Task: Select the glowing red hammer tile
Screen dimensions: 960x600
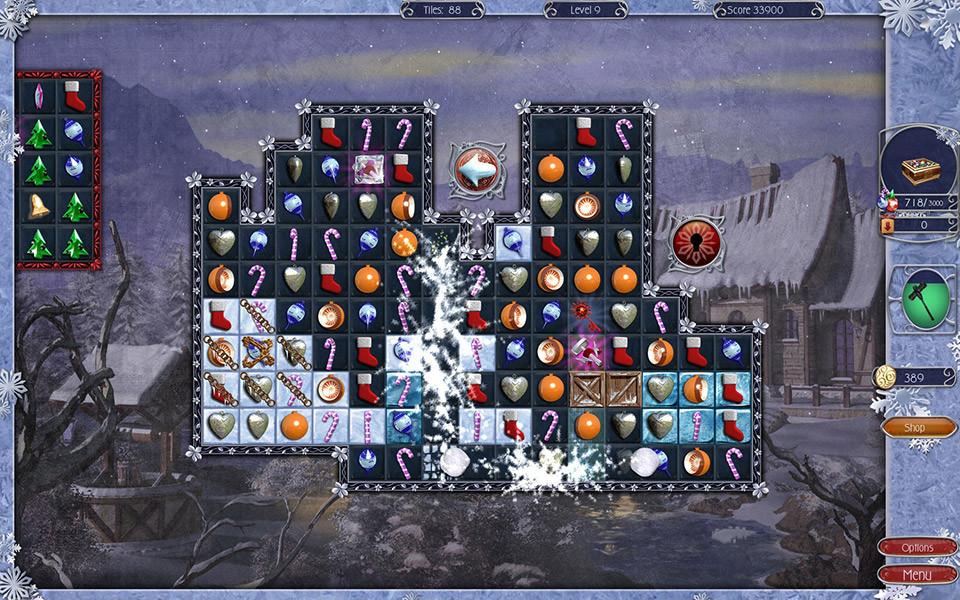Action: click(587, 351)
